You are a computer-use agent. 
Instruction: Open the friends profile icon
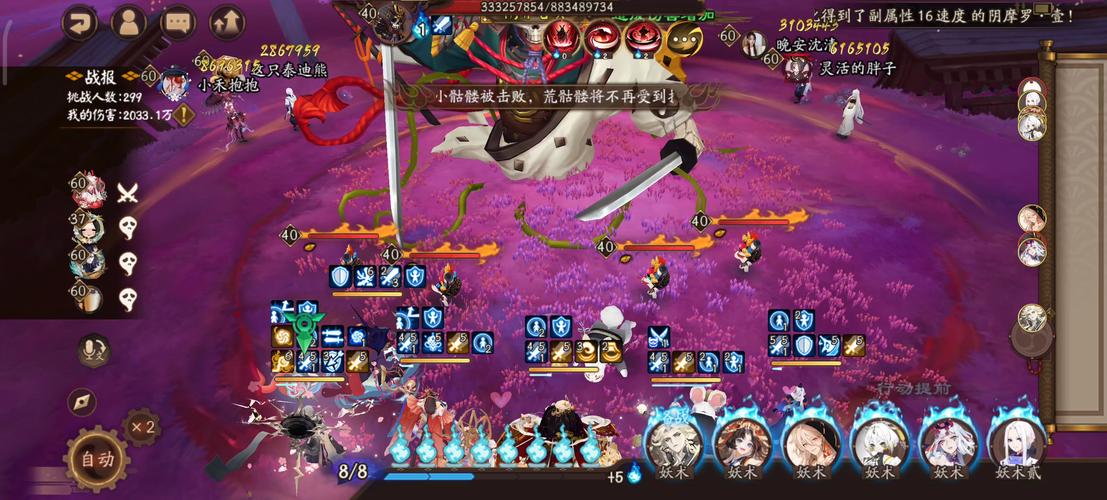(x=128, y=21)
